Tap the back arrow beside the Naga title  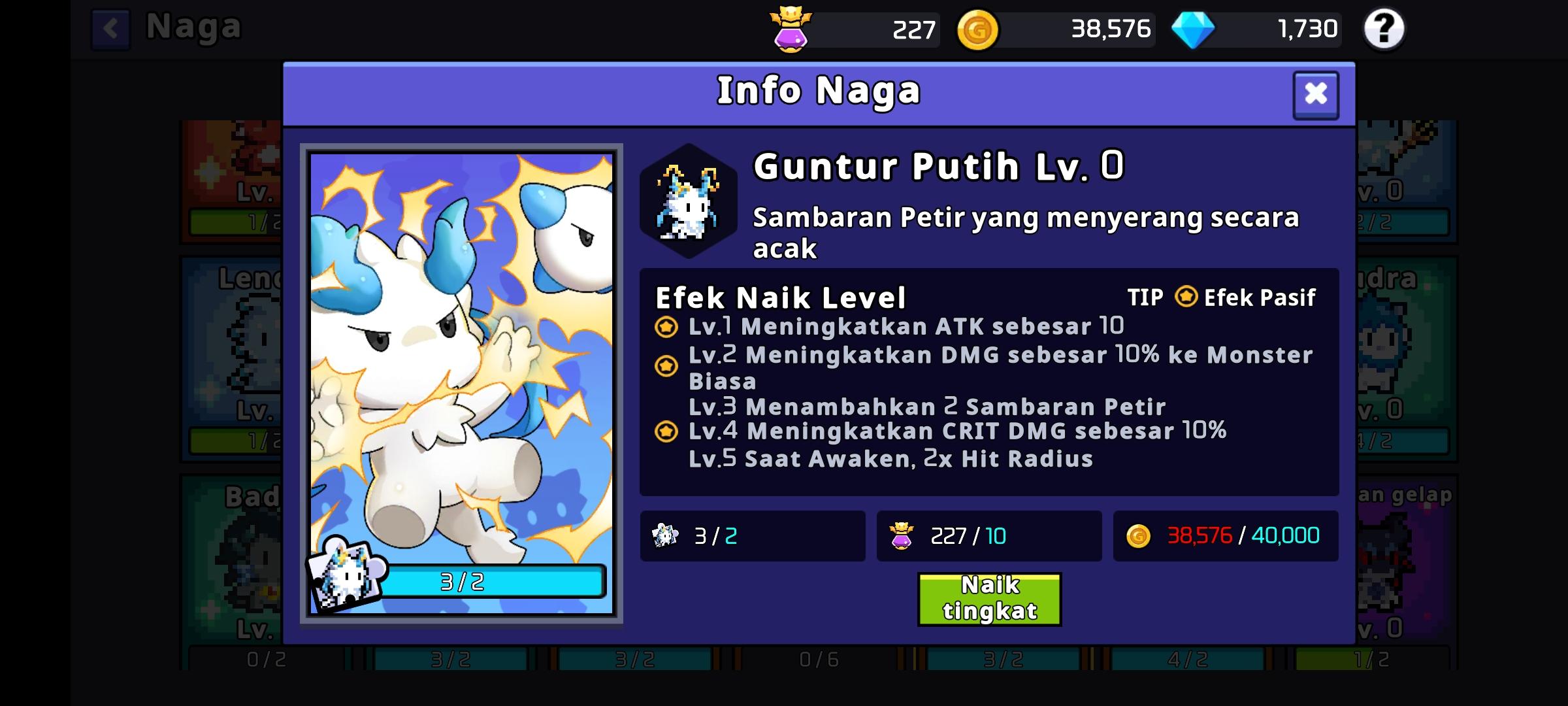pyautogui.click(x=111, y=27)
